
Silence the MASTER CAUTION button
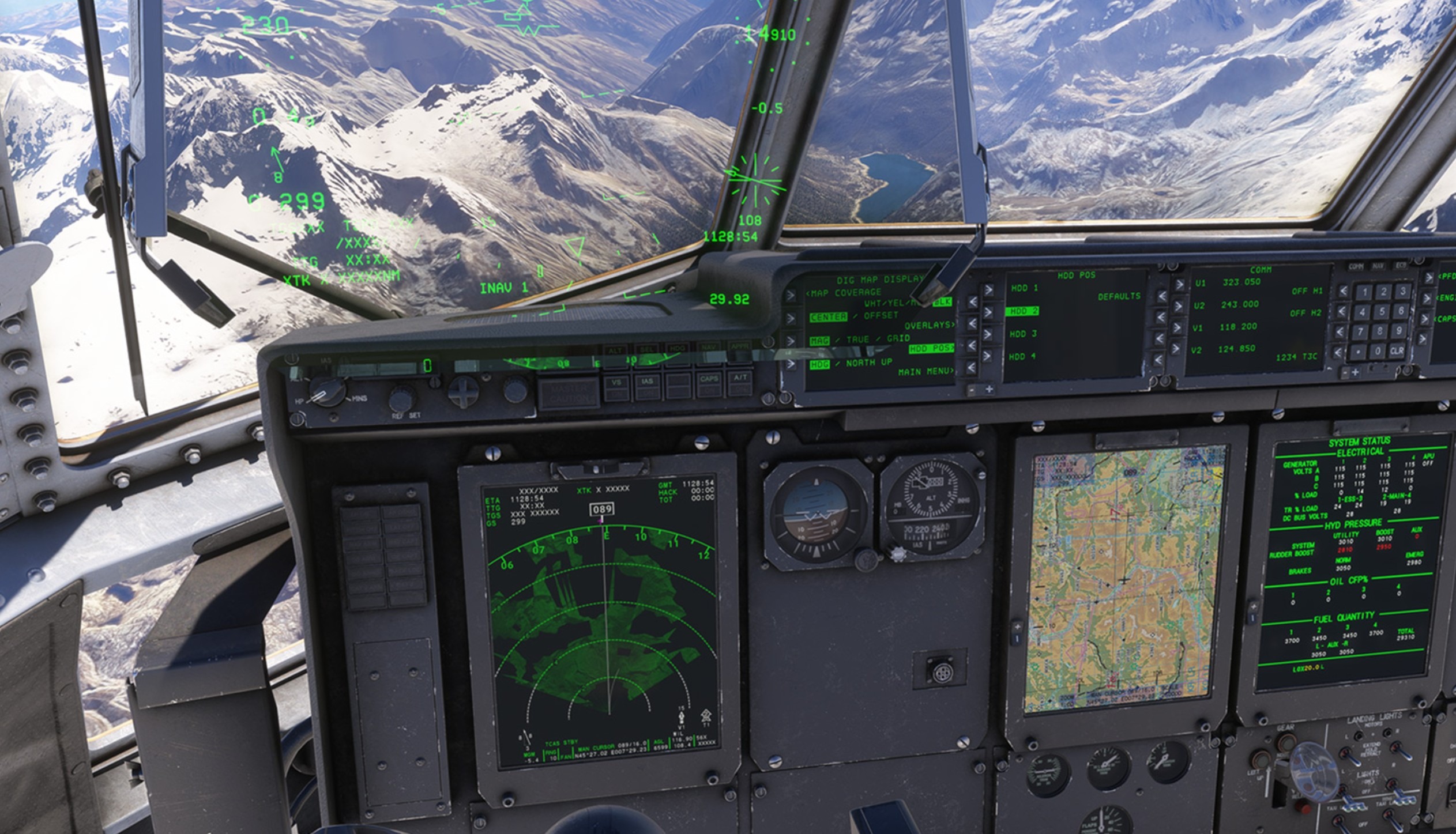tap(569, 393)
